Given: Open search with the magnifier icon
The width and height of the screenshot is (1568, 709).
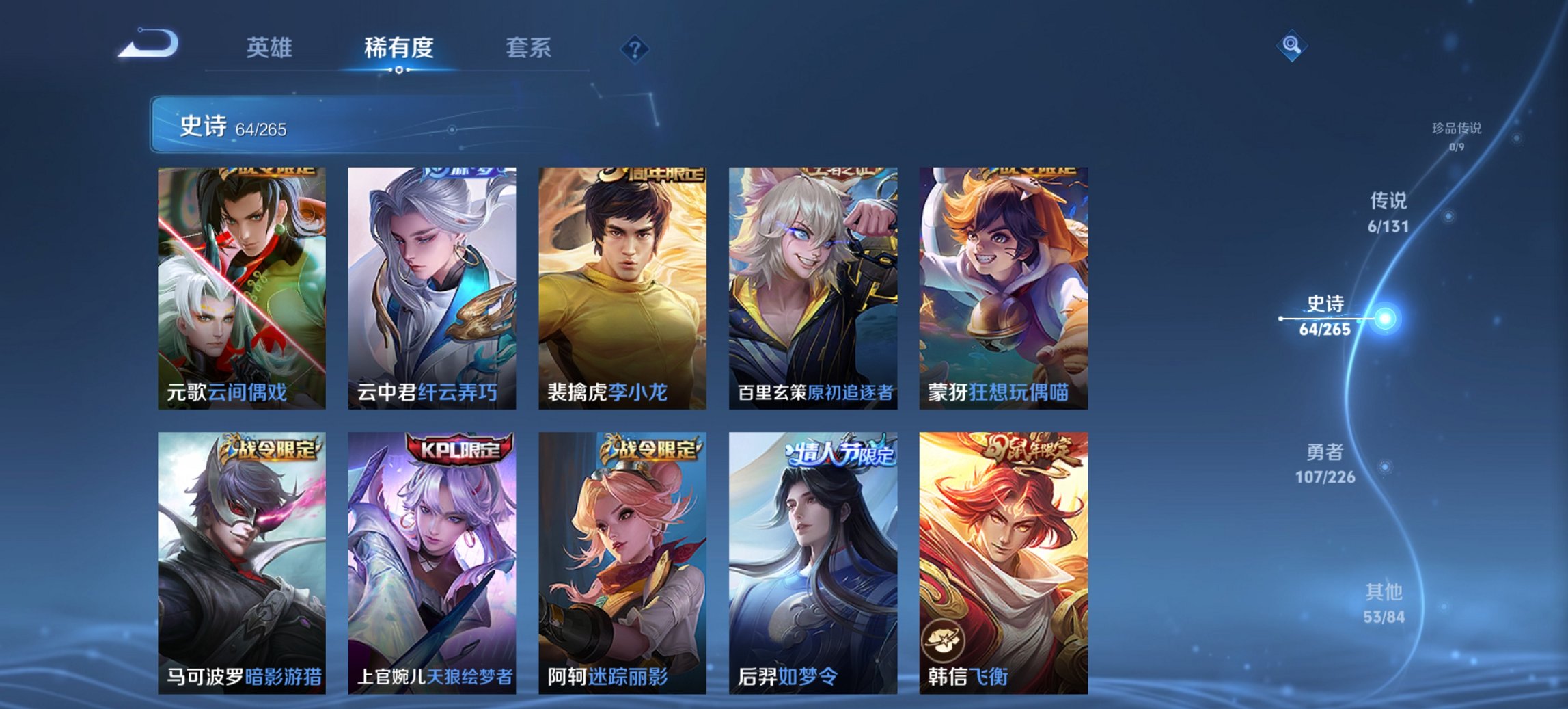Looking at the screenshot, I should click(1290, 44).
